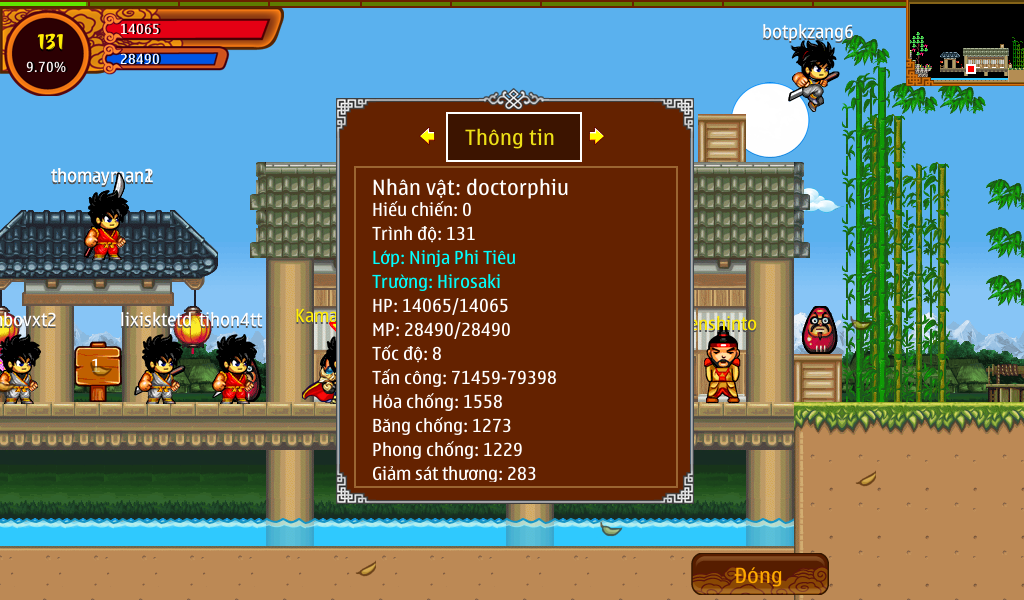Close the panel with the Đóng button

tap(759, 575)
